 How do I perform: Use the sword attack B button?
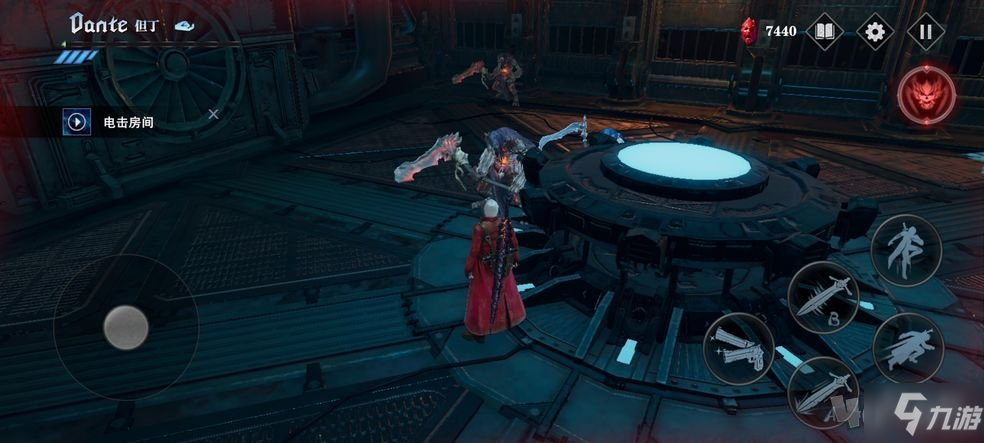pyautogui.click(x=824, y=297)
